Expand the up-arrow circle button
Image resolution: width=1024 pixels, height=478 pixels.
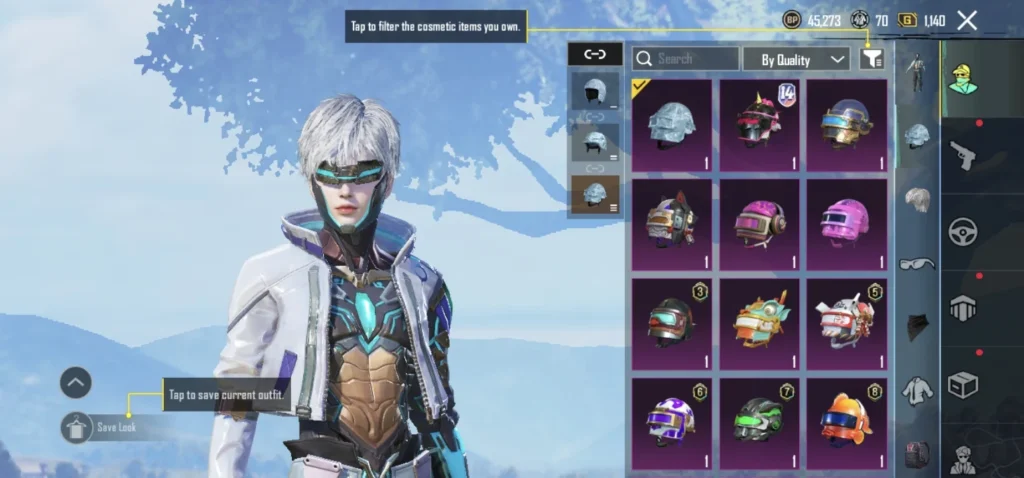[76, 382]
